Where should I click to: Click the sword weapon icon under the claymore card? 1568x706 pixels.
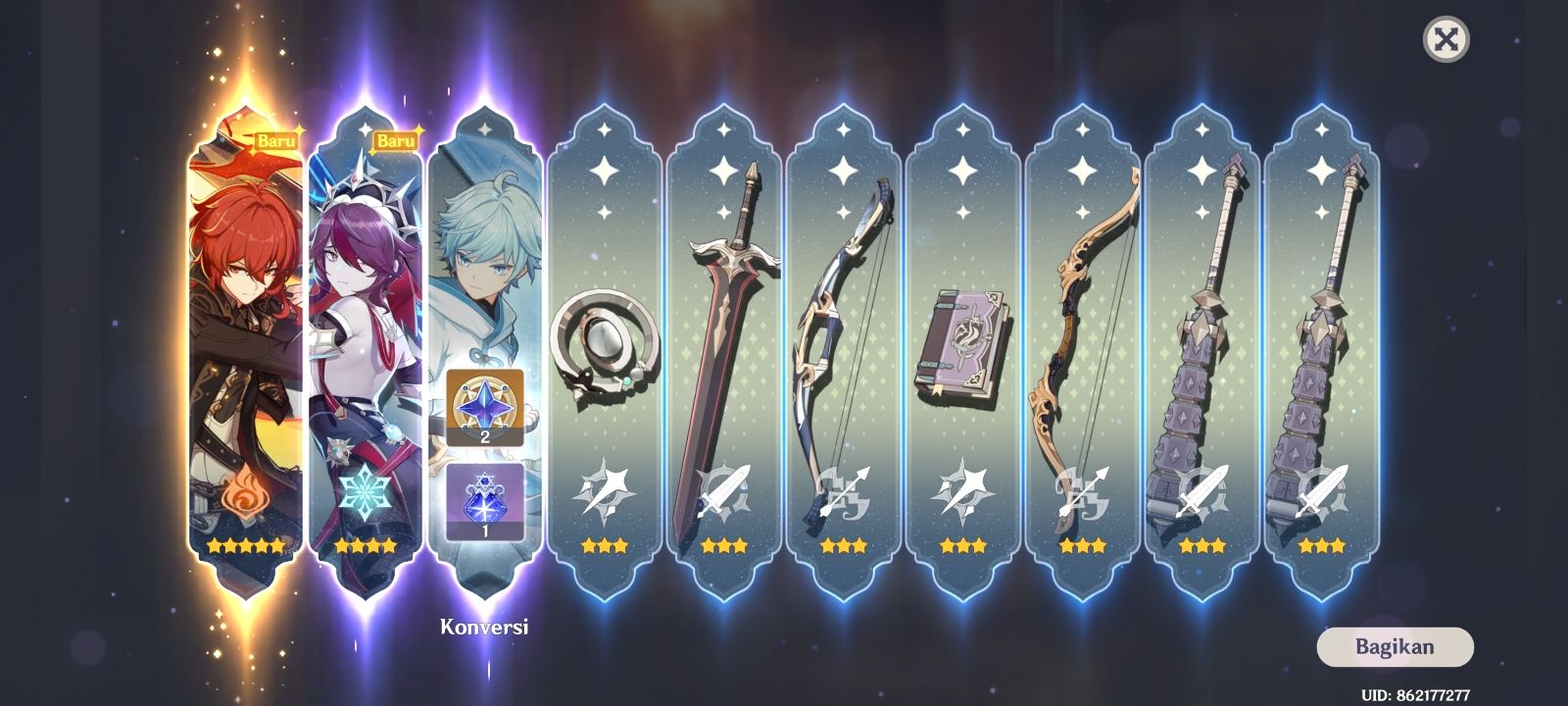point(721,492)
